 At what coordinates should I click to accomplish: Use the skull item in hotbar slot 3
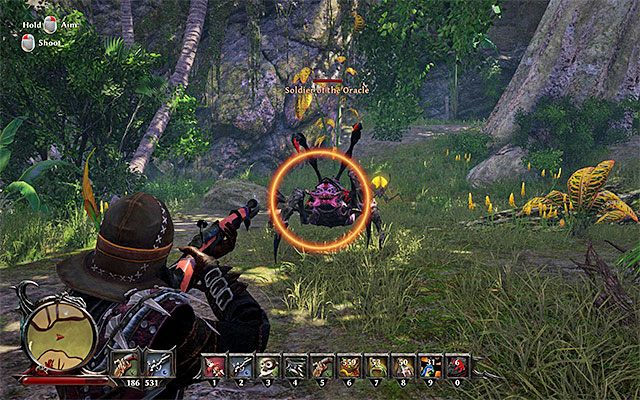(x=269, y=365)
